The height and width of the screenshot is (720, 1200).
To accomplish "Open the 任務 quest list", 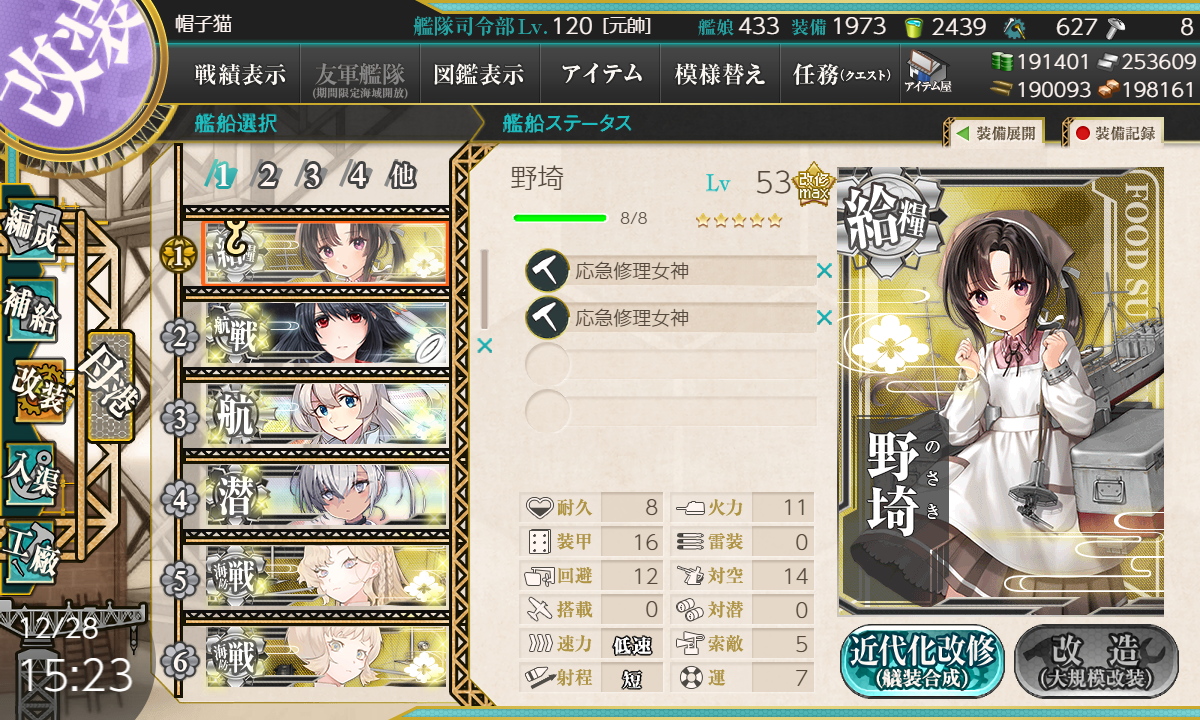I will coord(841,74).
